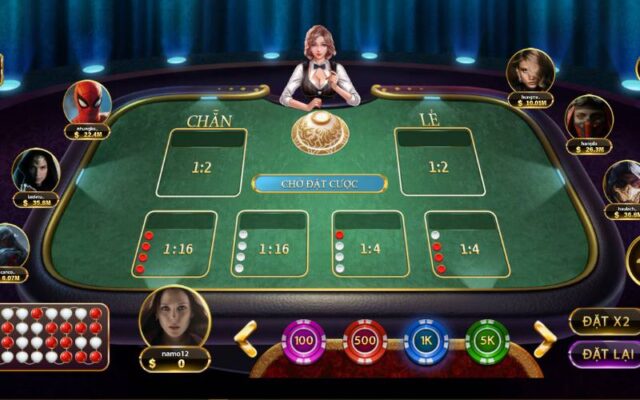Click the left chip arrow
This screenshot has width=640, height=400.
(245, 338)
